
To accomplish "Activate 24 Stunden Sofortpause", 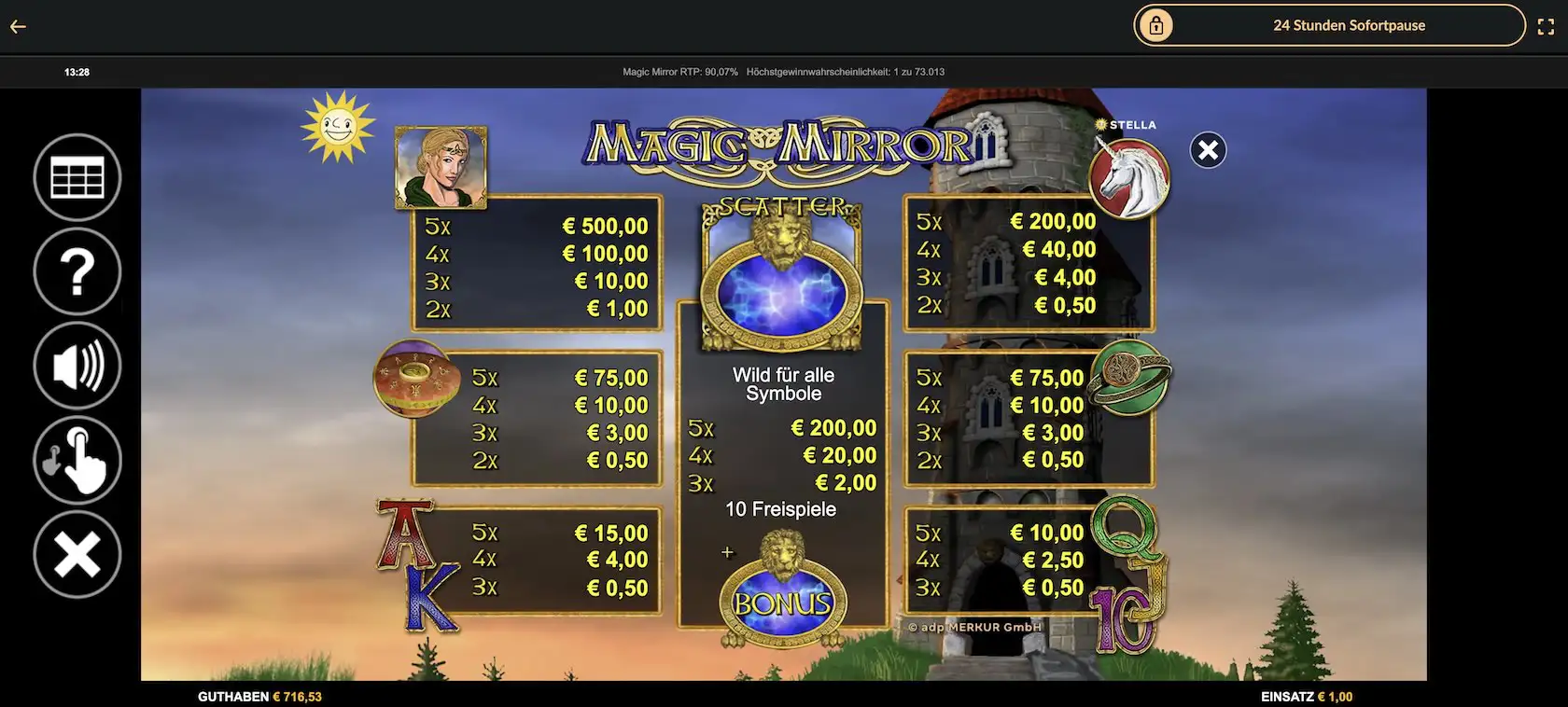I will point(1349,25).
